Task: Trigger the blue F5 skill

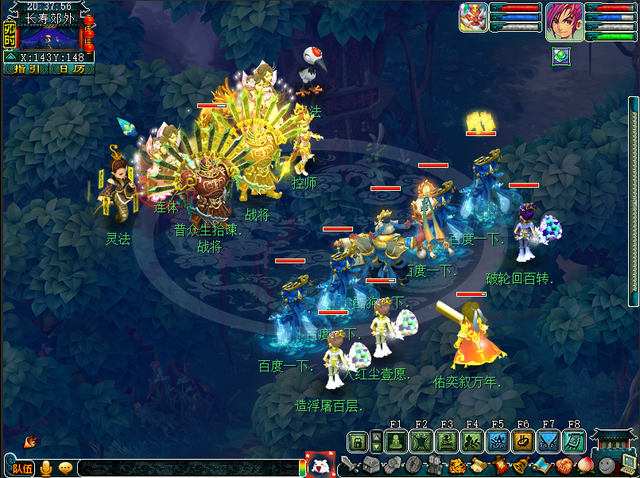Action: pos(497,441)
